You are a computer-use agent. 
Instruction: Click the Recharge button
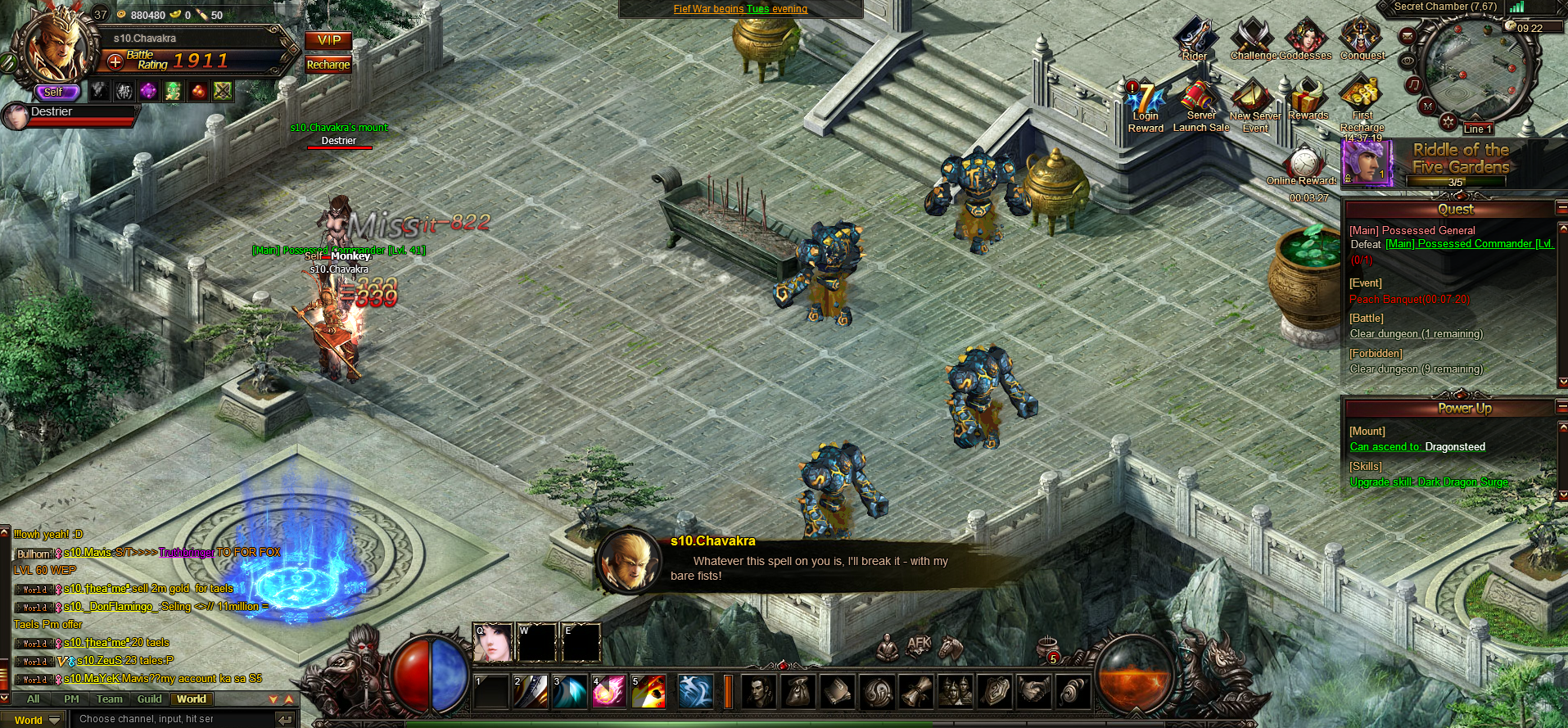pos(328,65)
